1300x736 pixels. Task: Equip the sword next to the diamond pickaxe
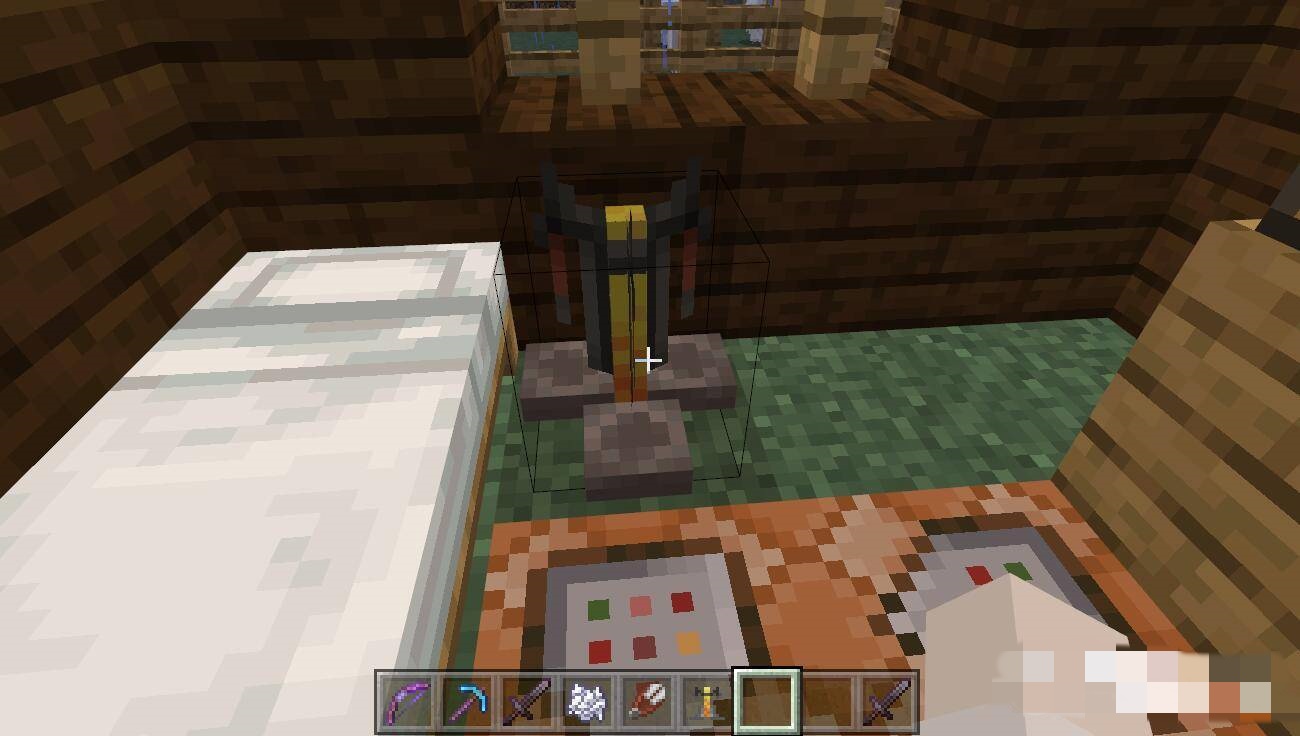click(527, 701)
